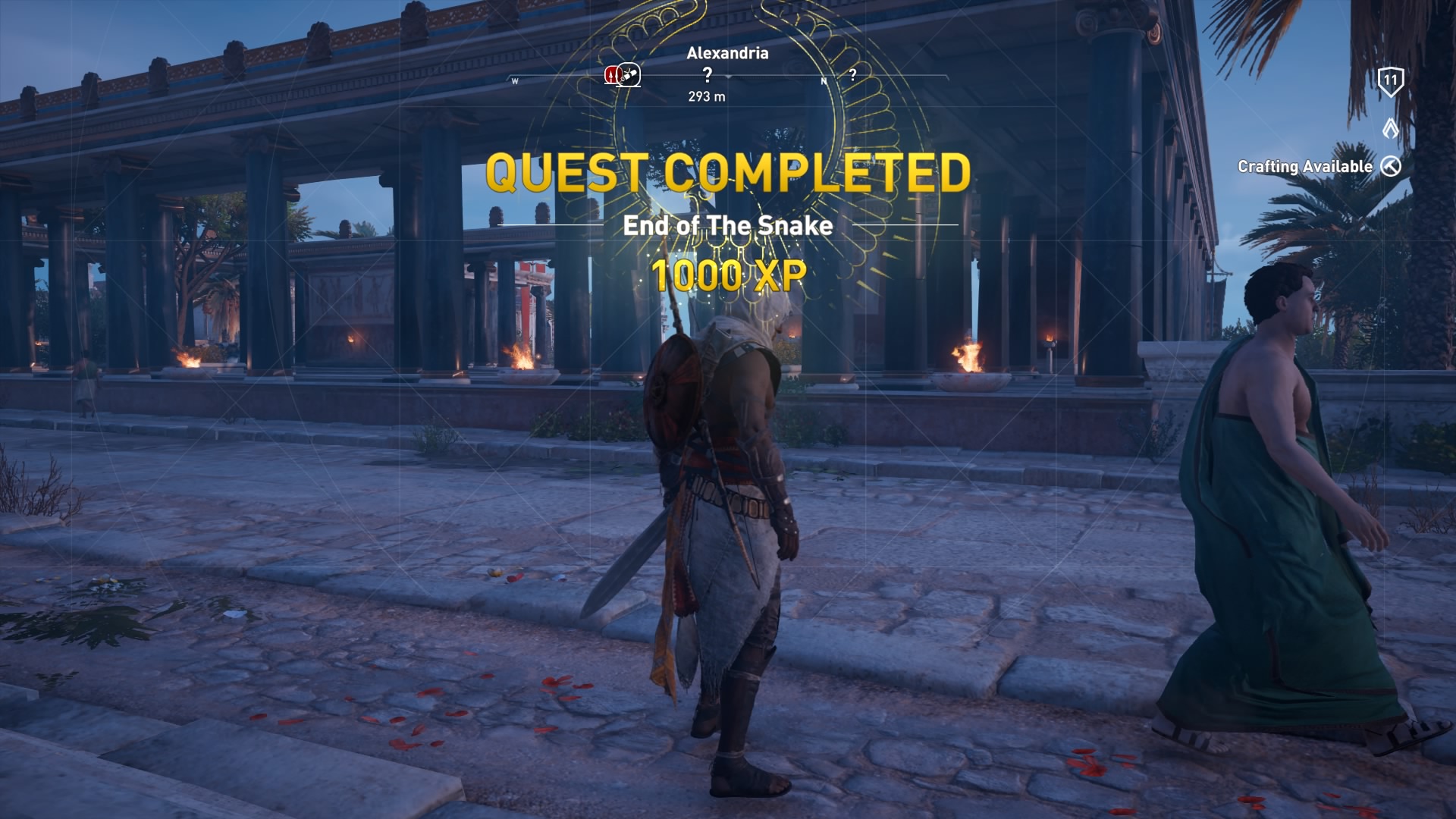This screenshot has width=1456, height=819.
Task: Click the question mark marker near Alexandria
Action: pos(708,74)
